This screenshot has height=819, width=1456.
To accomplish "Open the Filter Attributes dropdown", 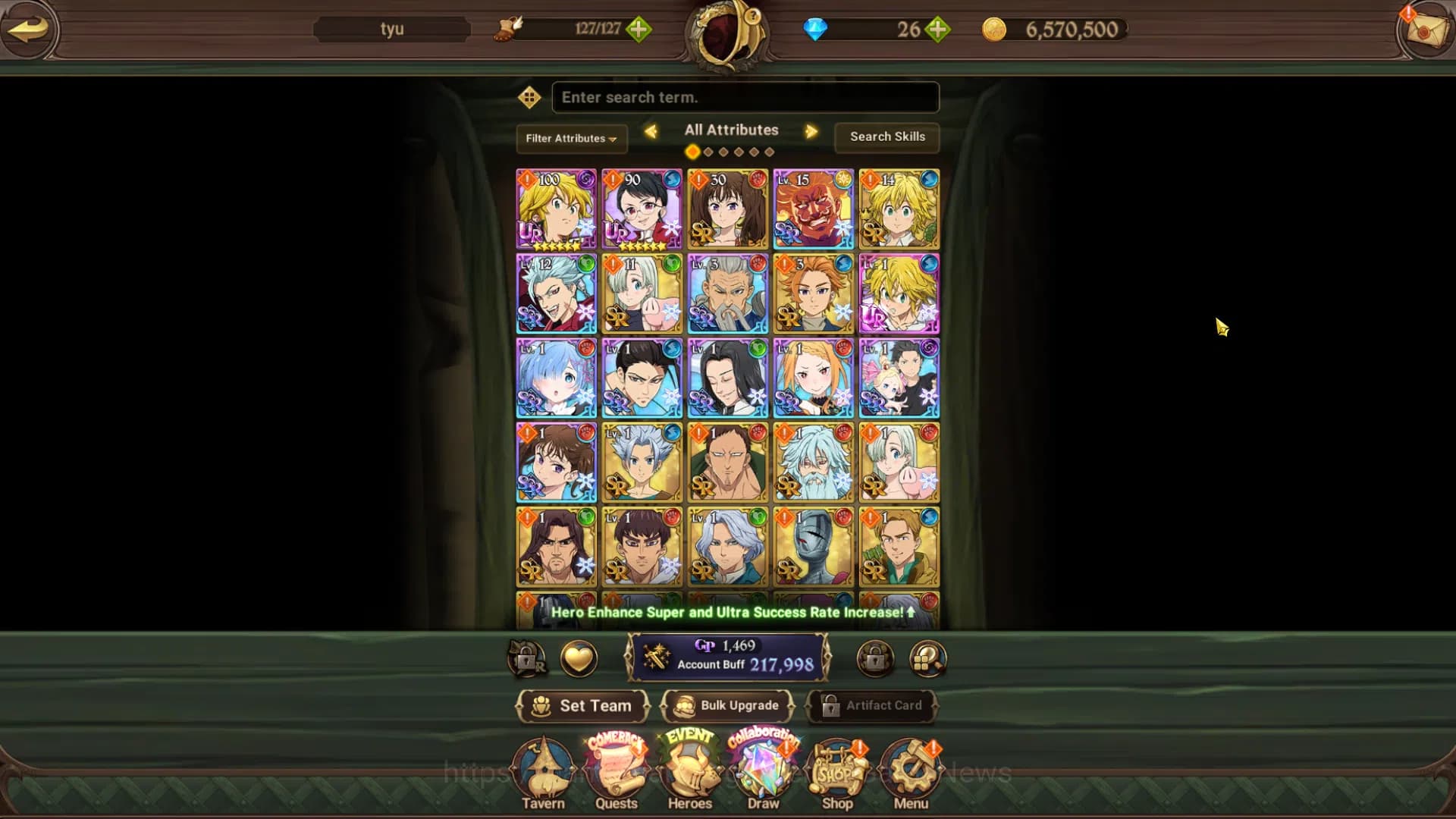I will click(571, 139).
